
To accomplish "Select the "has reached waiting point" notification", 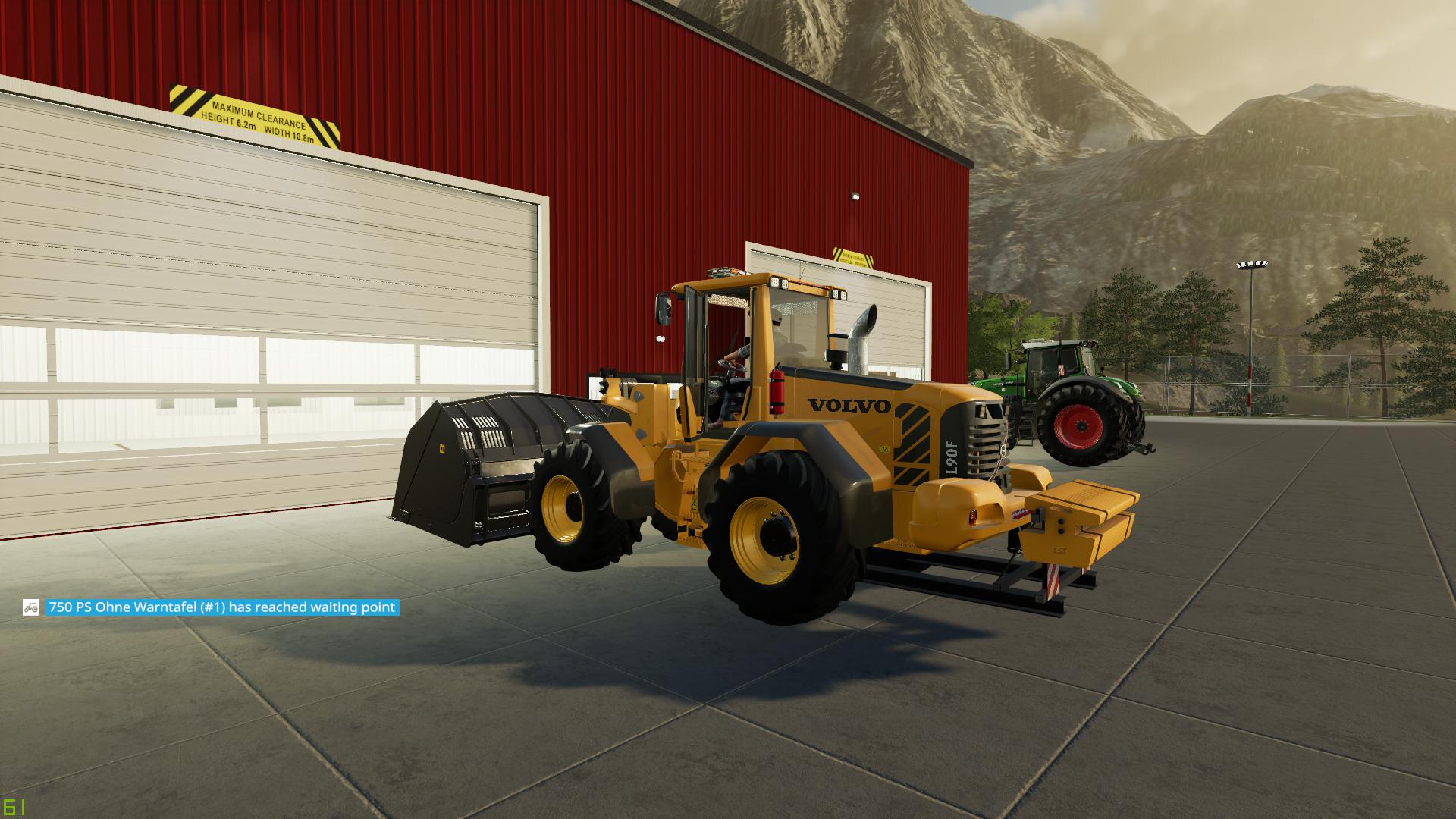I will pyautogui.click(x=221, y=607).
